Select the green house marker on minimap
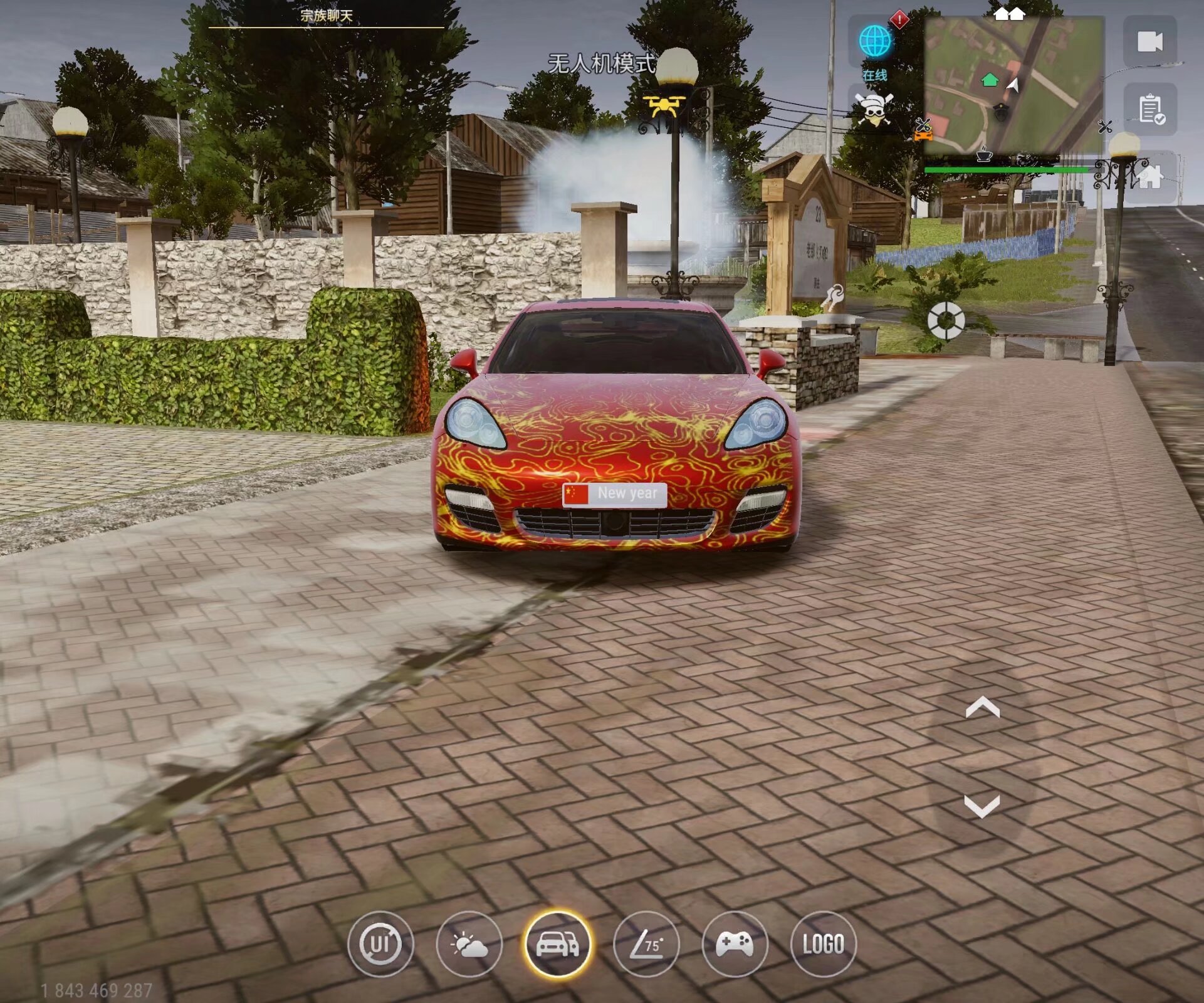 [990, 80]
